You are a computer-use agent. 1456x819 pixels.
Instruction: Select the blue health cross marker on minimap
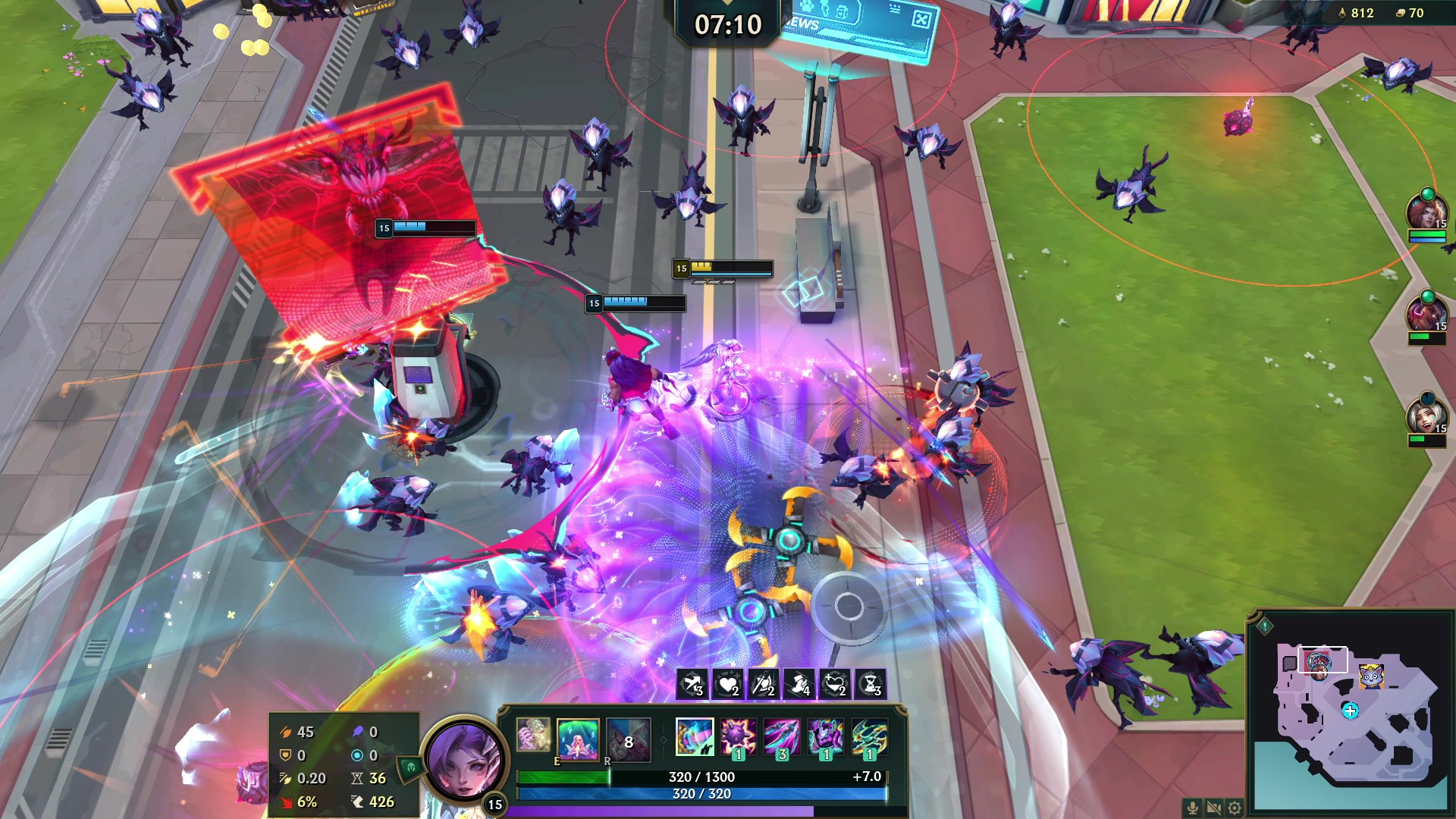click(1350, 711)
